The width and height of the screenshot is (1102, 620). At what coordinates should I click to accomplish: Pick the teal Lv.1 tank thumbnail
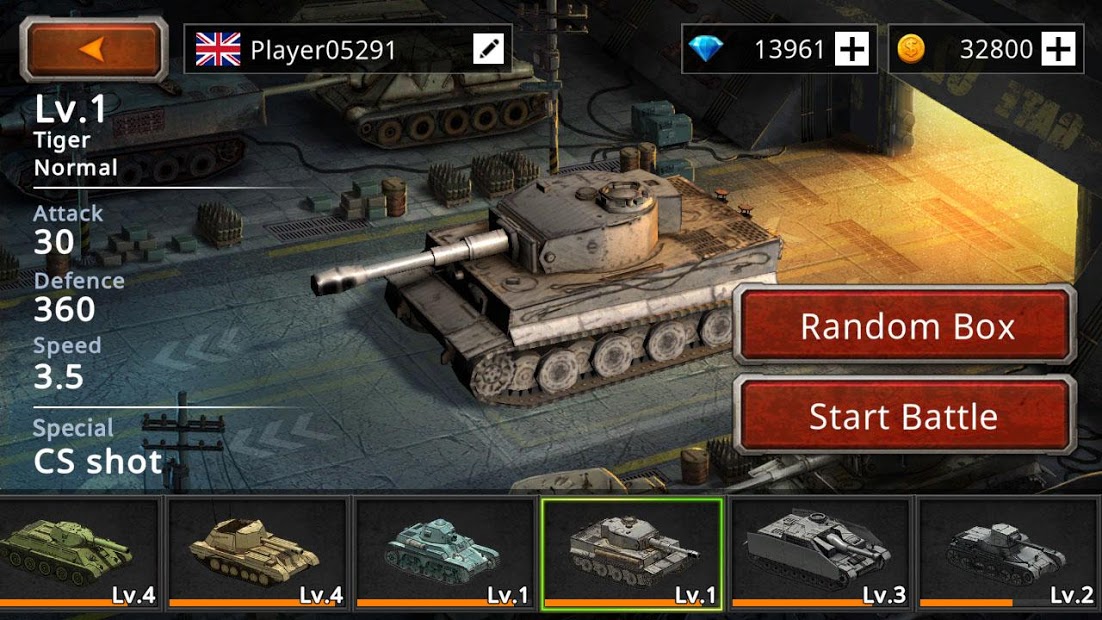(x=445, y=553)
